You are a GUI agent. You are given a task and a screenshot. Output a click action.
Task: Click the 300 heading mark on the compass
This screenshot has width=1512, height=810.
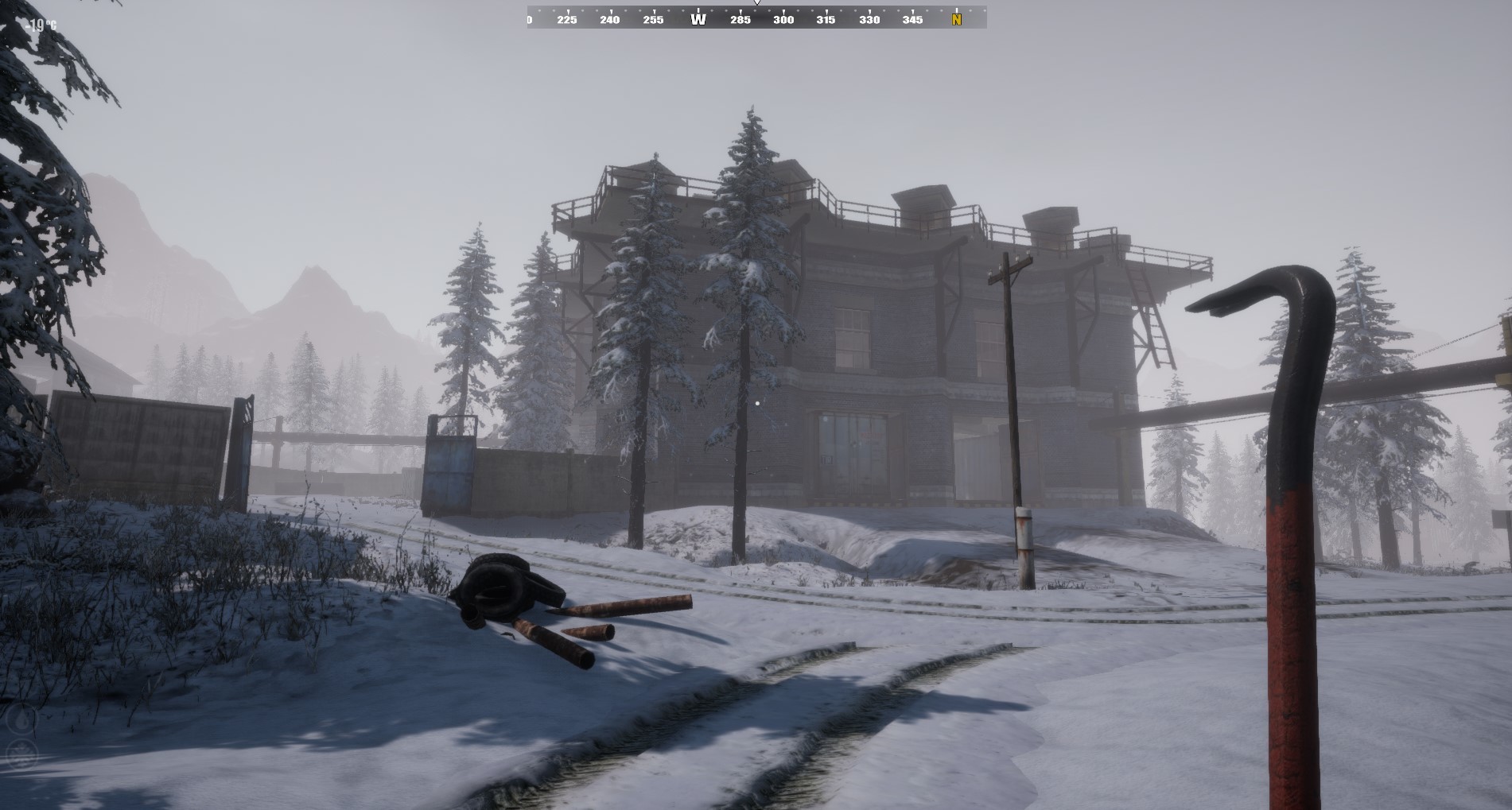pyautogui.click(x=783, y=19)
